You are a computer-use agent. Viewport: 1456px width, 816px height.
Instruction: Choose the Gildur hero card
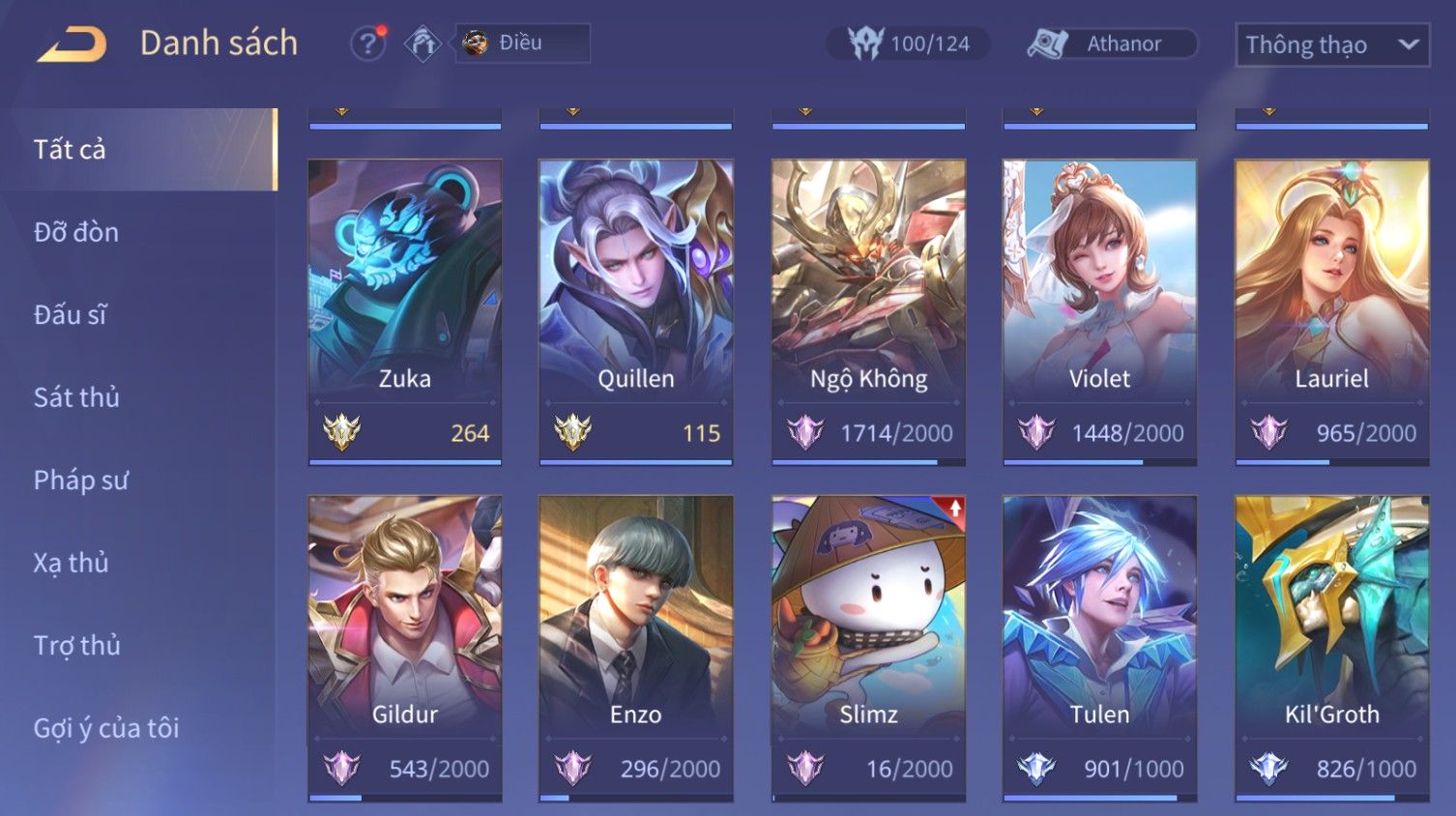tap(405, 646)
